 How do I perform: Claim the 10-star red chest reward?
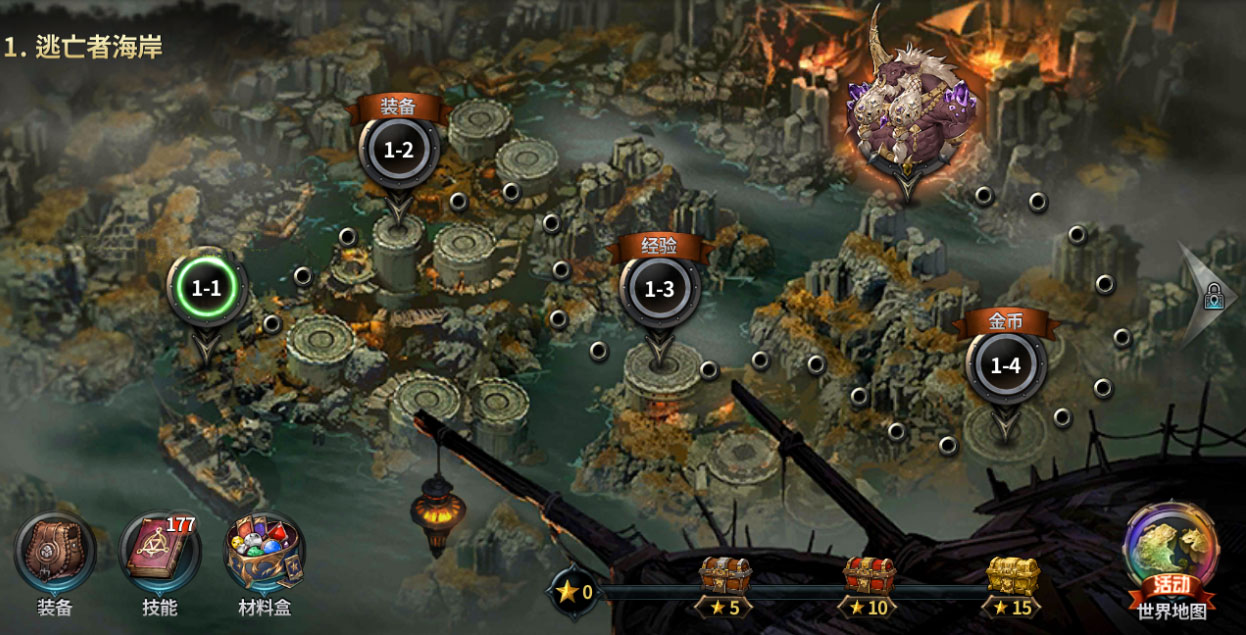(x=869, y=577)
